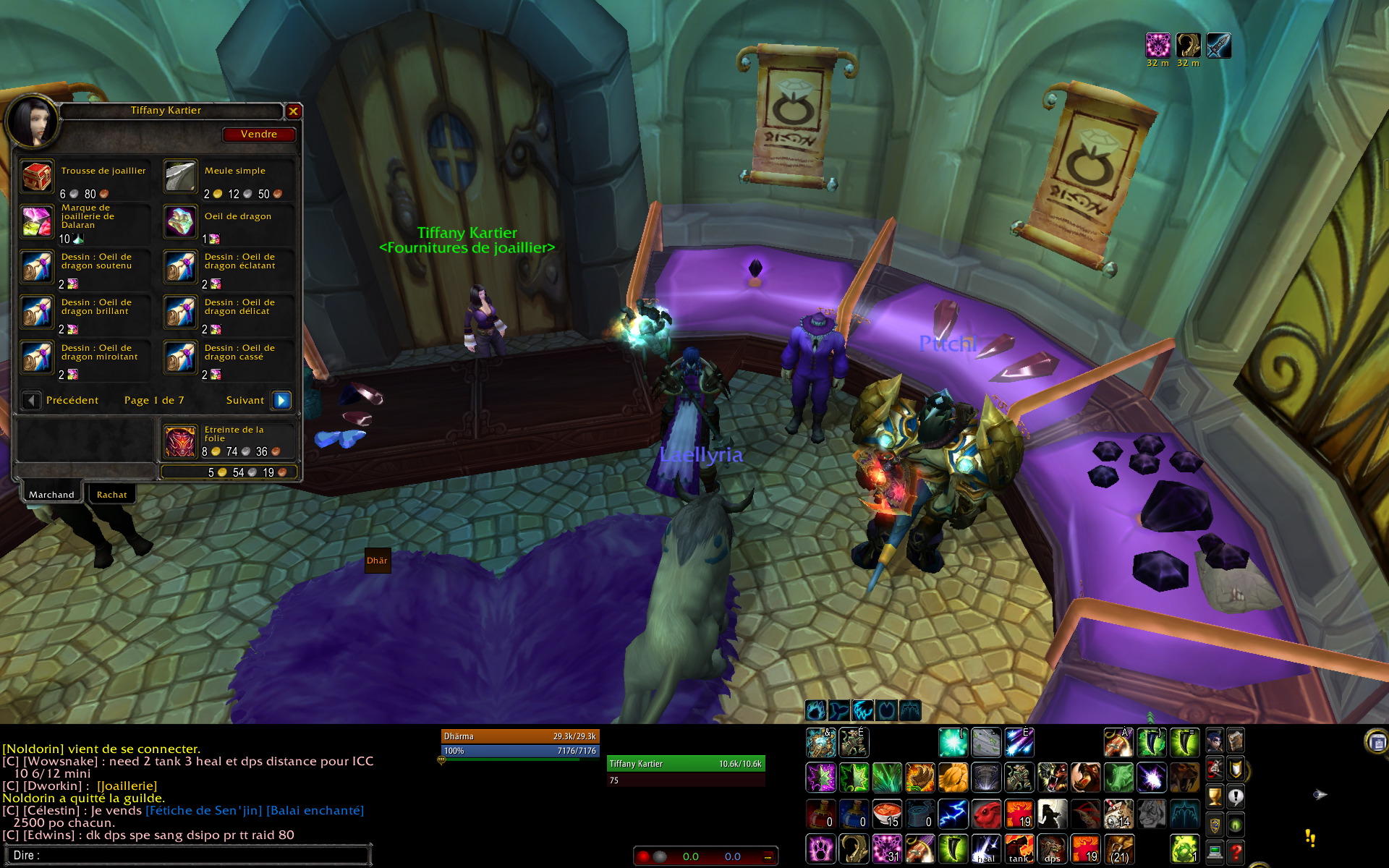Switch to the Rachat tab
This screenshot has width=1389, height=868.
(x=111, y=495)
